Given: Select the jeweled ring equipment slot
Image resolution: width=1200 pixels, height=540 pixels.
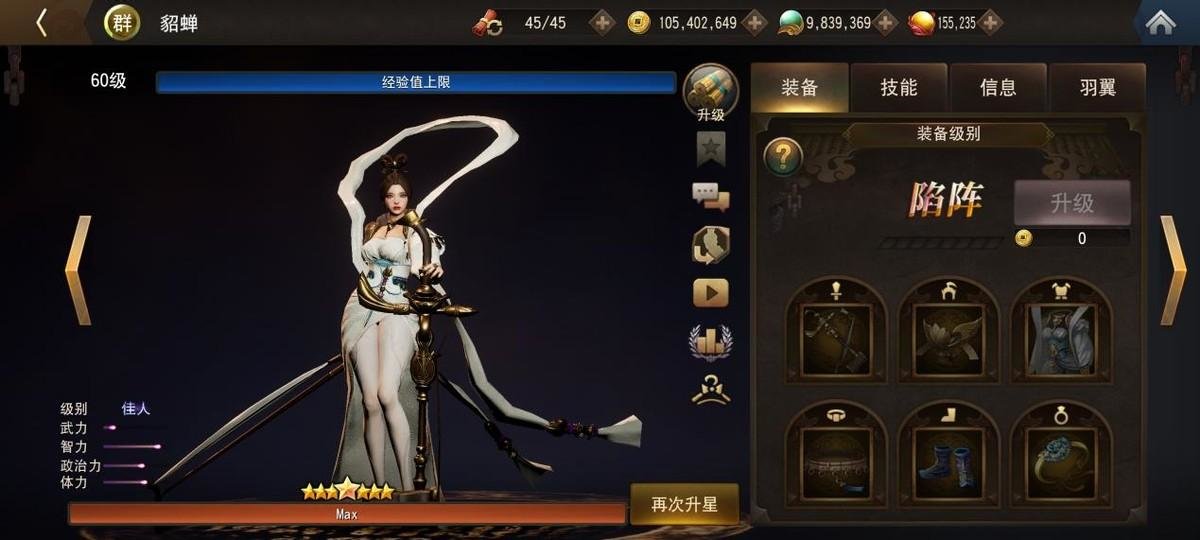Looking at the screenshot, I should 1060,460.
